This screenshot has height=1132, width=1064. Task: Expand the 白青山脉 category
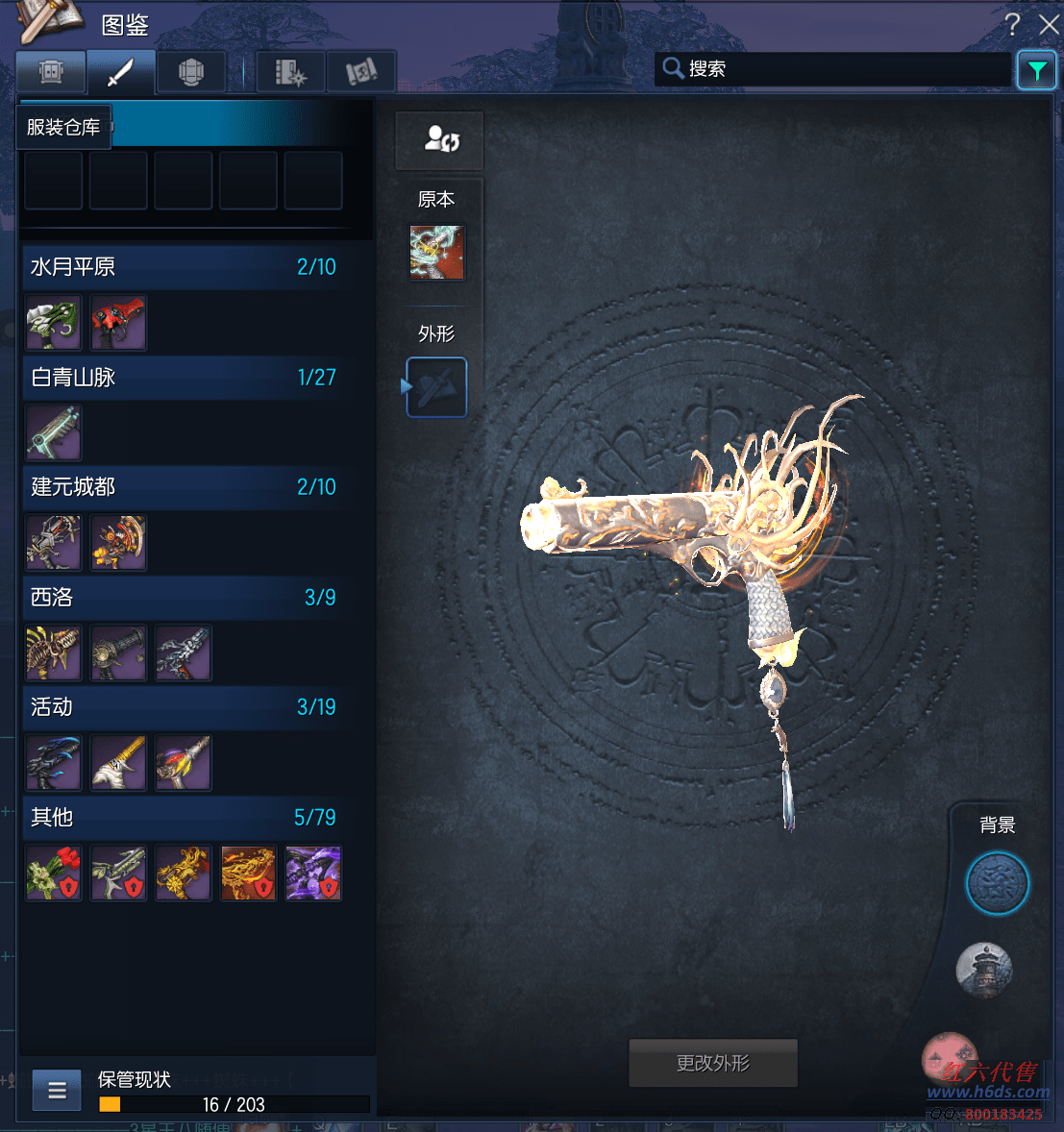click(x=183, y=378)
